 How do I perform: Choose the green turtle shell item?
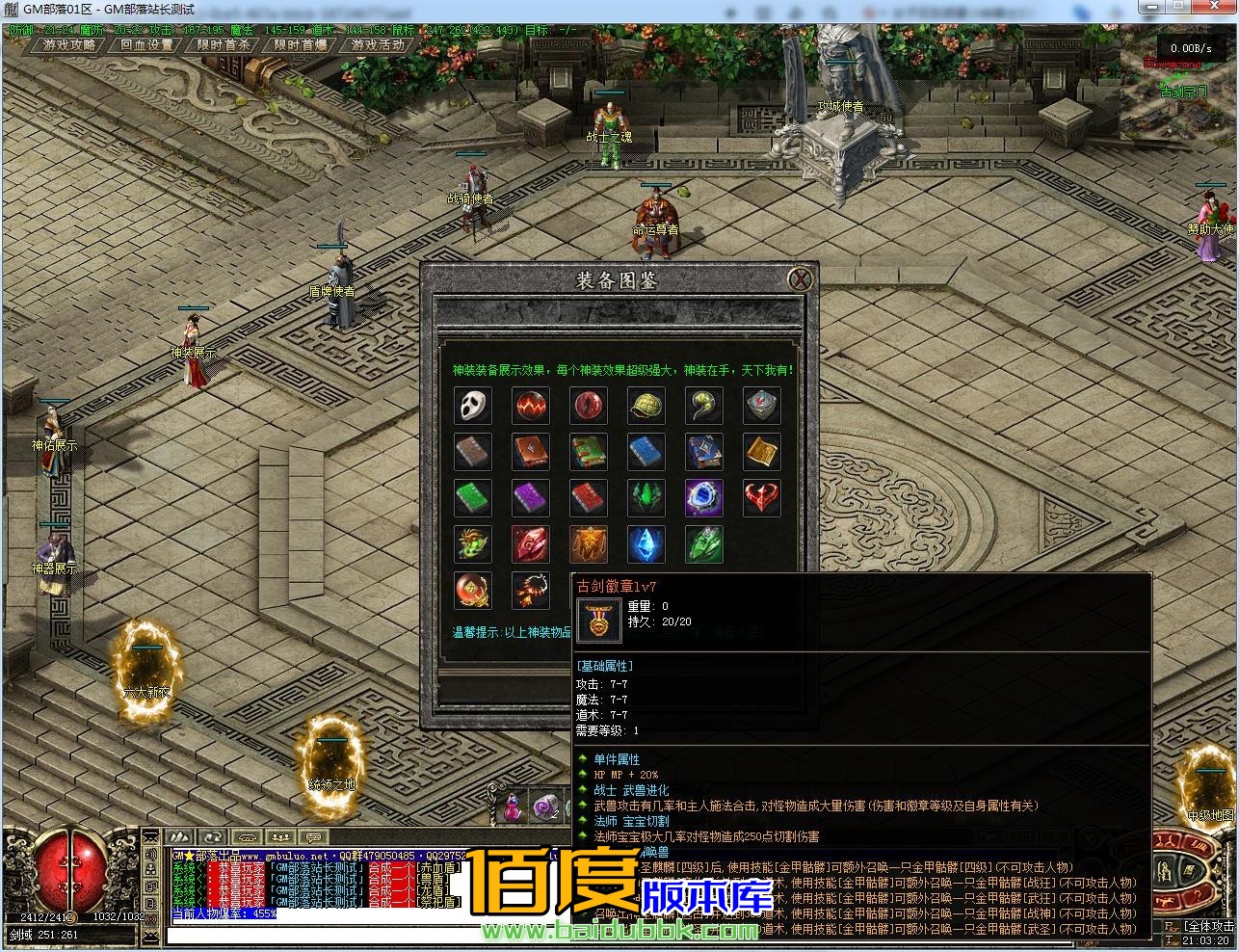click(646, 406)
